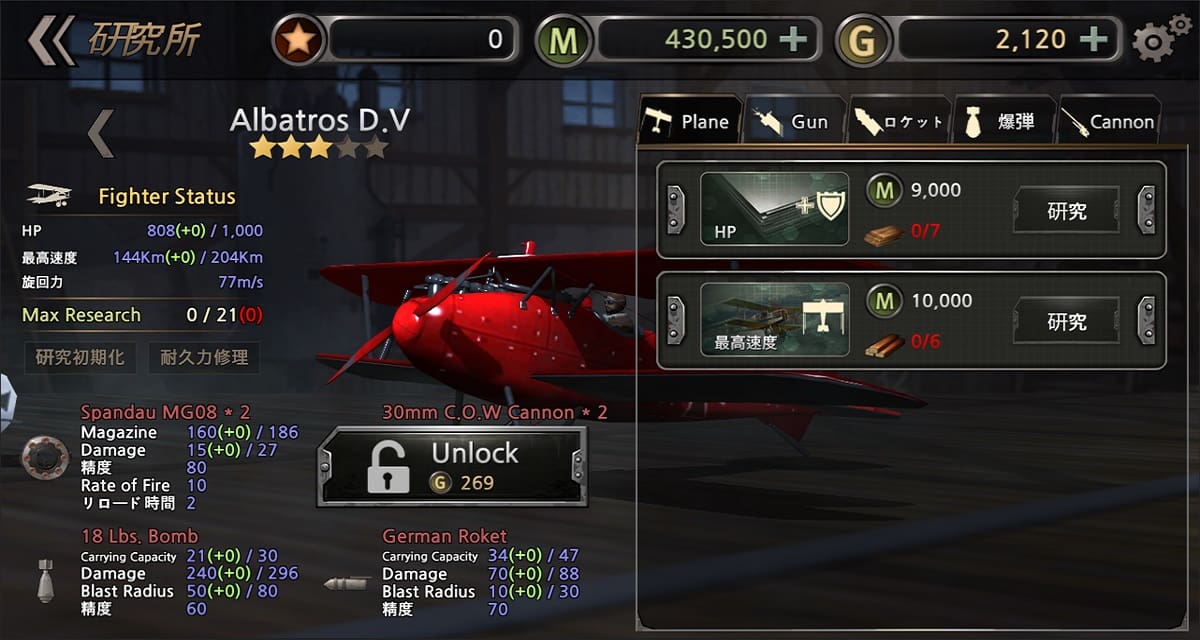1200x640 pixels.
Task: Click the 研究初期化 reset button
Action: (80, 357)
